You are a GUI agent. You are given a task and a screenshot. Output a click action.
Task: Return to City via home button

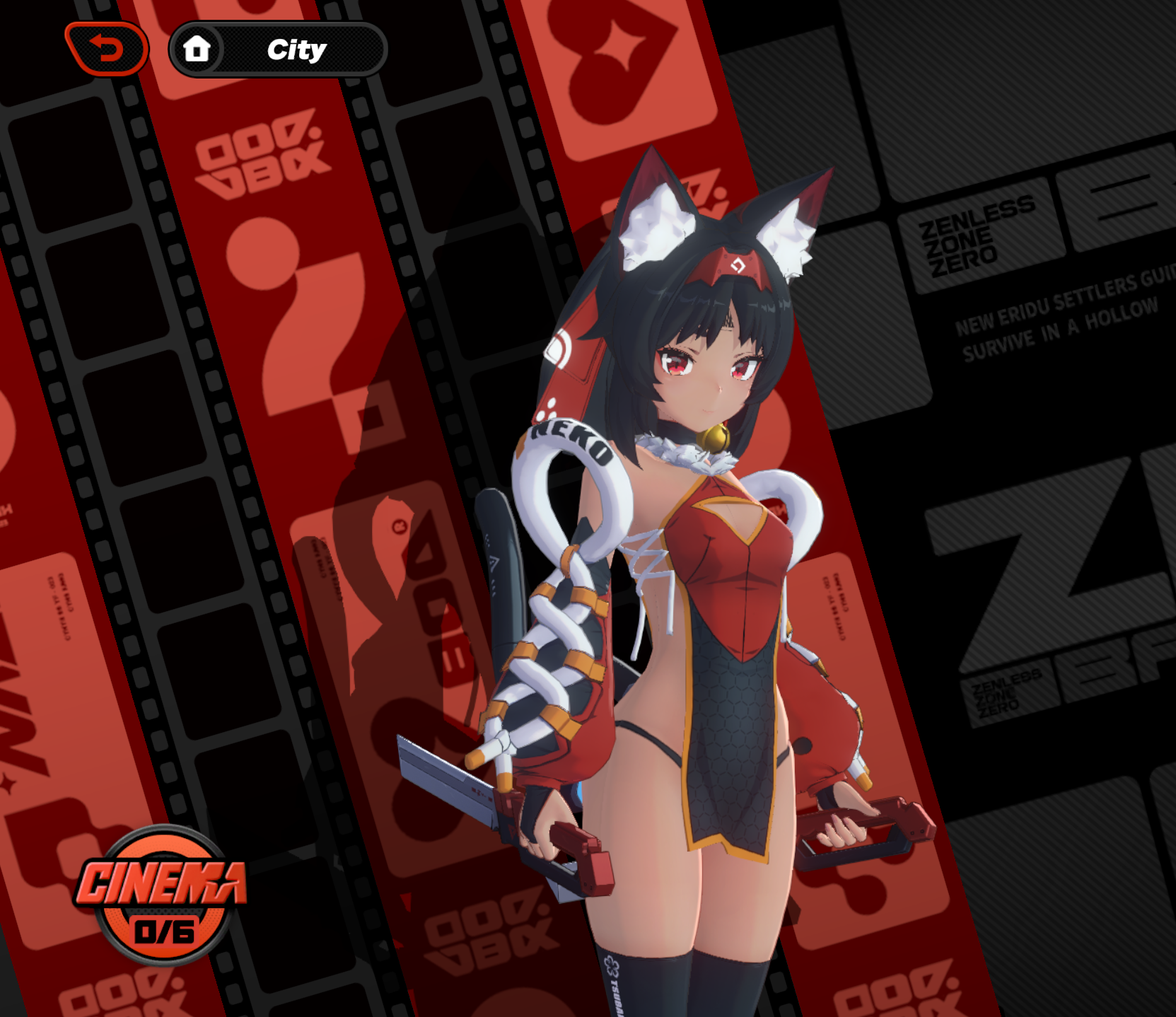pyautogui.click(x=197, y=50)
